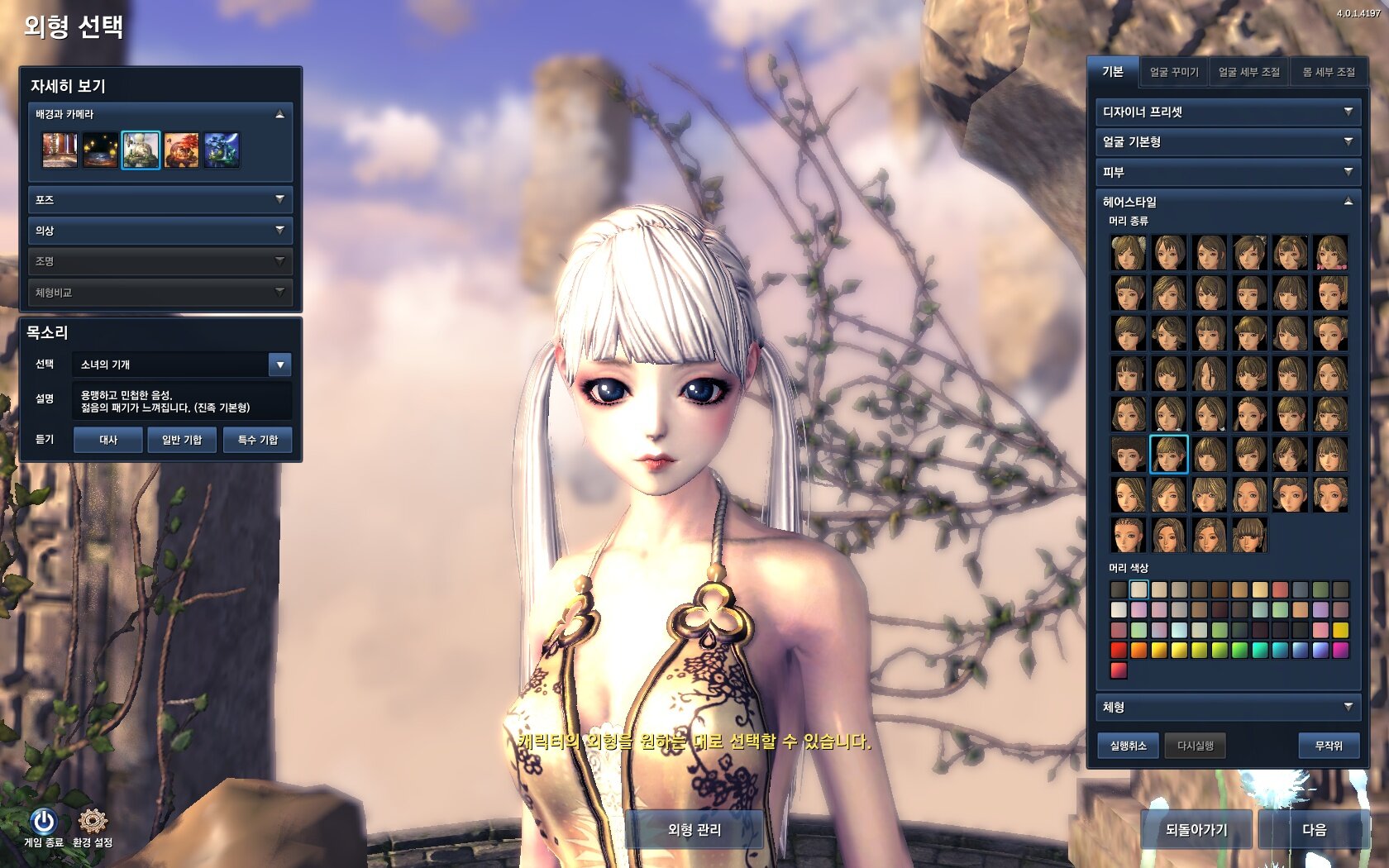Viewport: 1389px width, 868px height.
Task: Open 환경 설정 gear settings
Action: point(92,823)
